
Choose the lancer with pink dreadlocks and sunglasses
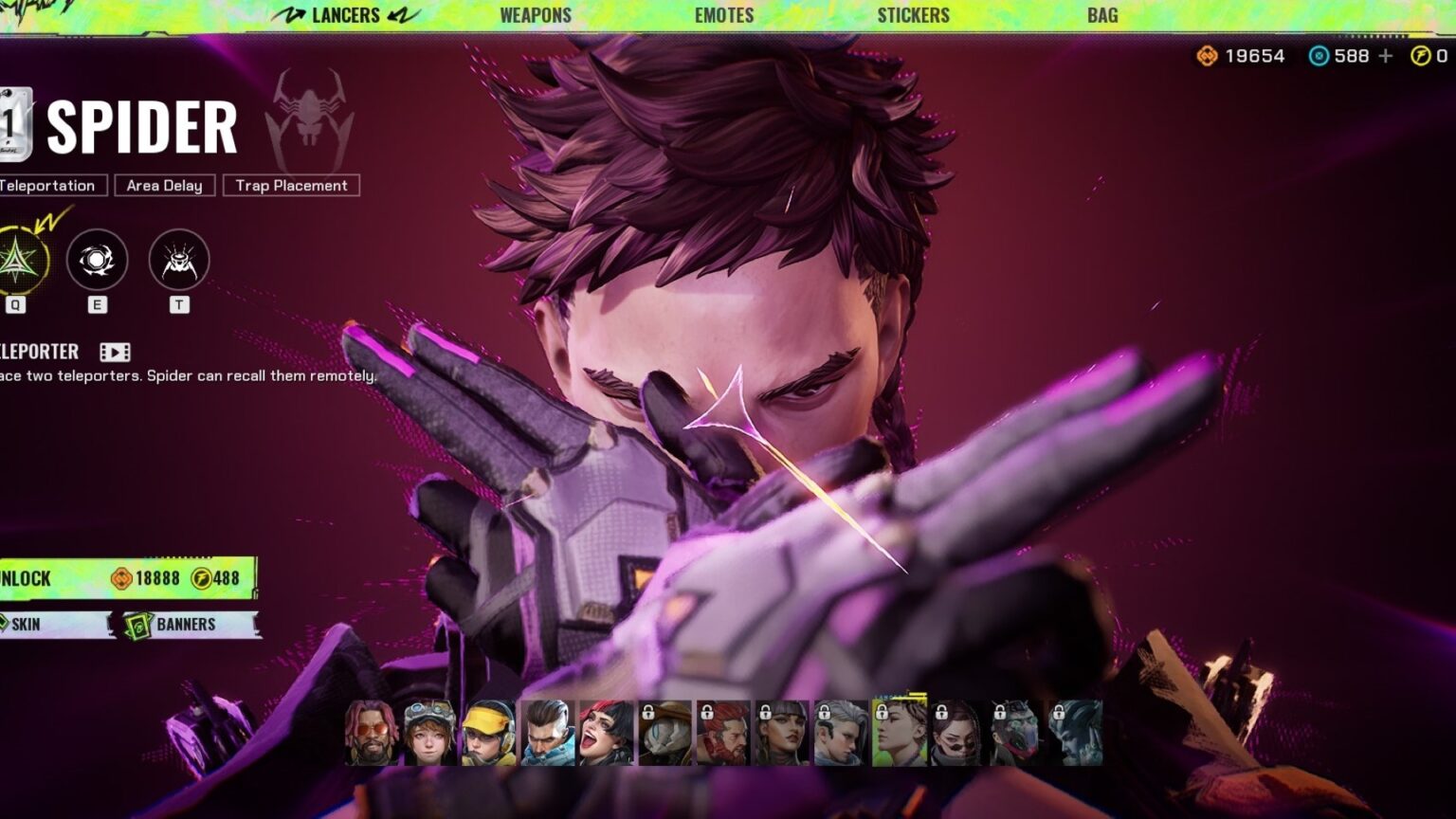(x=372, y=734)
